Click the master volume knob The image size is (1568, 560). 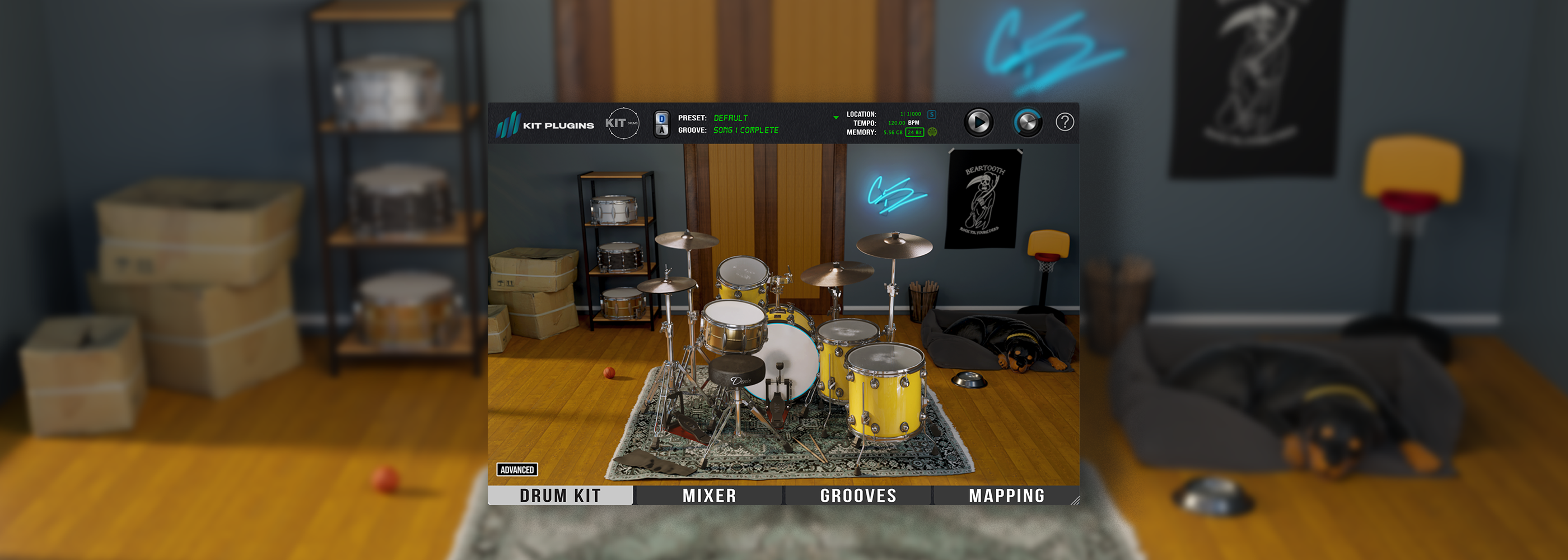pyautogui.click(x=1028, y=122)
